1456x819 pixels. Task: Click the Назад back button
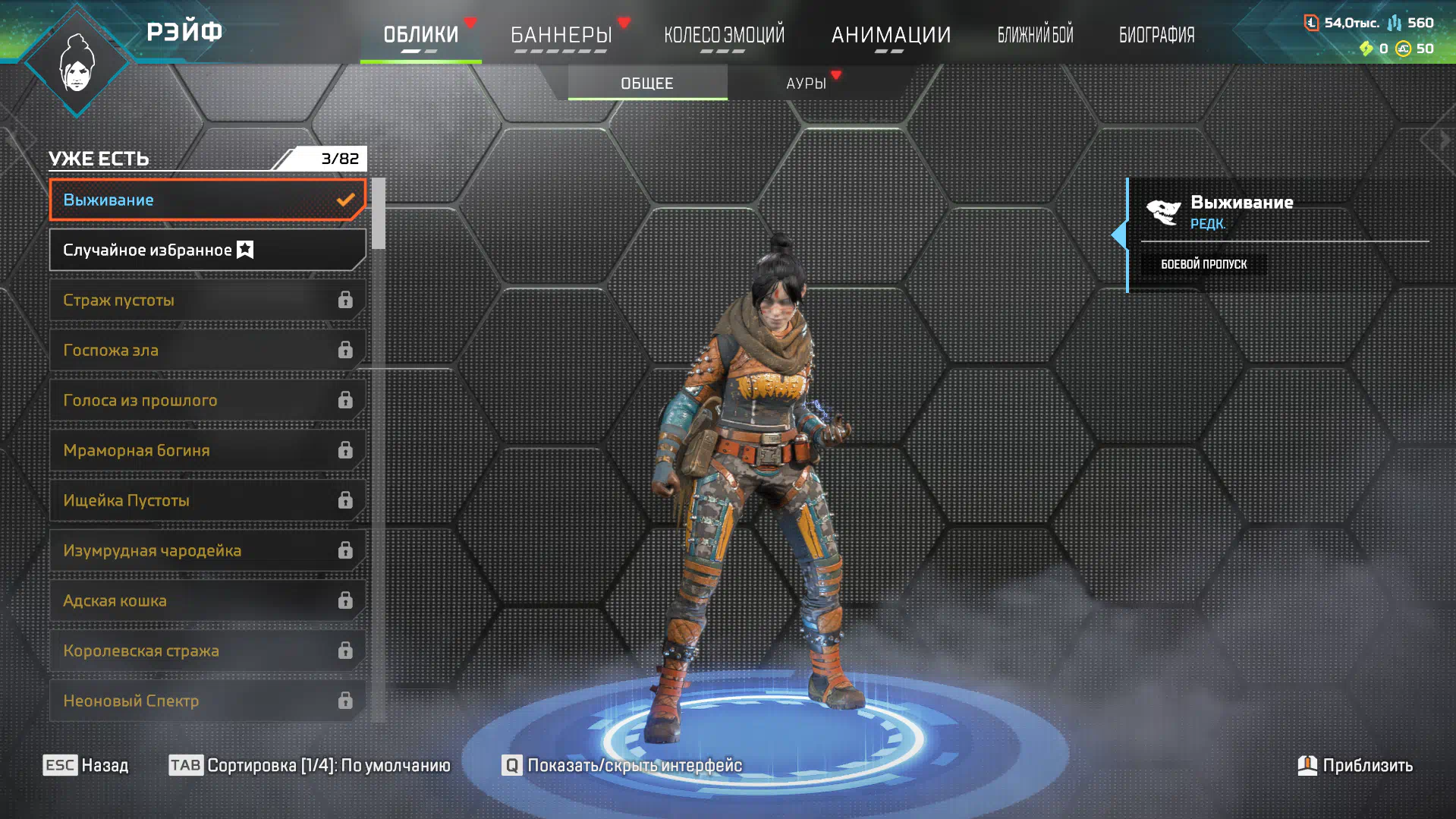coord(86,765)
